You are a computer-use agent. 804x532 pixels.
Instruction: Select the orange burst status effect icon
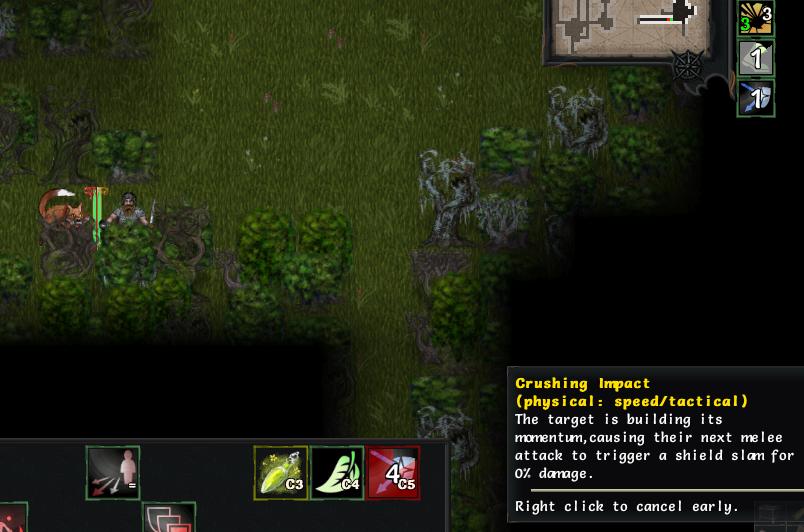(757, 18)
